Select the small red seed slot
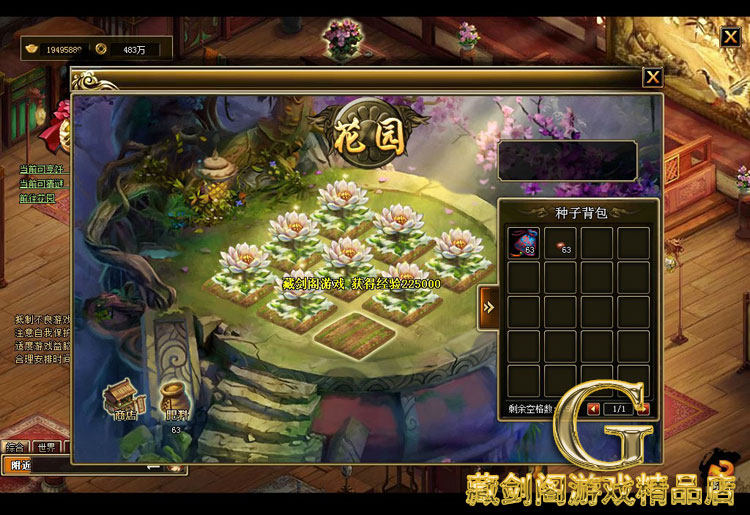 coord(561,242)
